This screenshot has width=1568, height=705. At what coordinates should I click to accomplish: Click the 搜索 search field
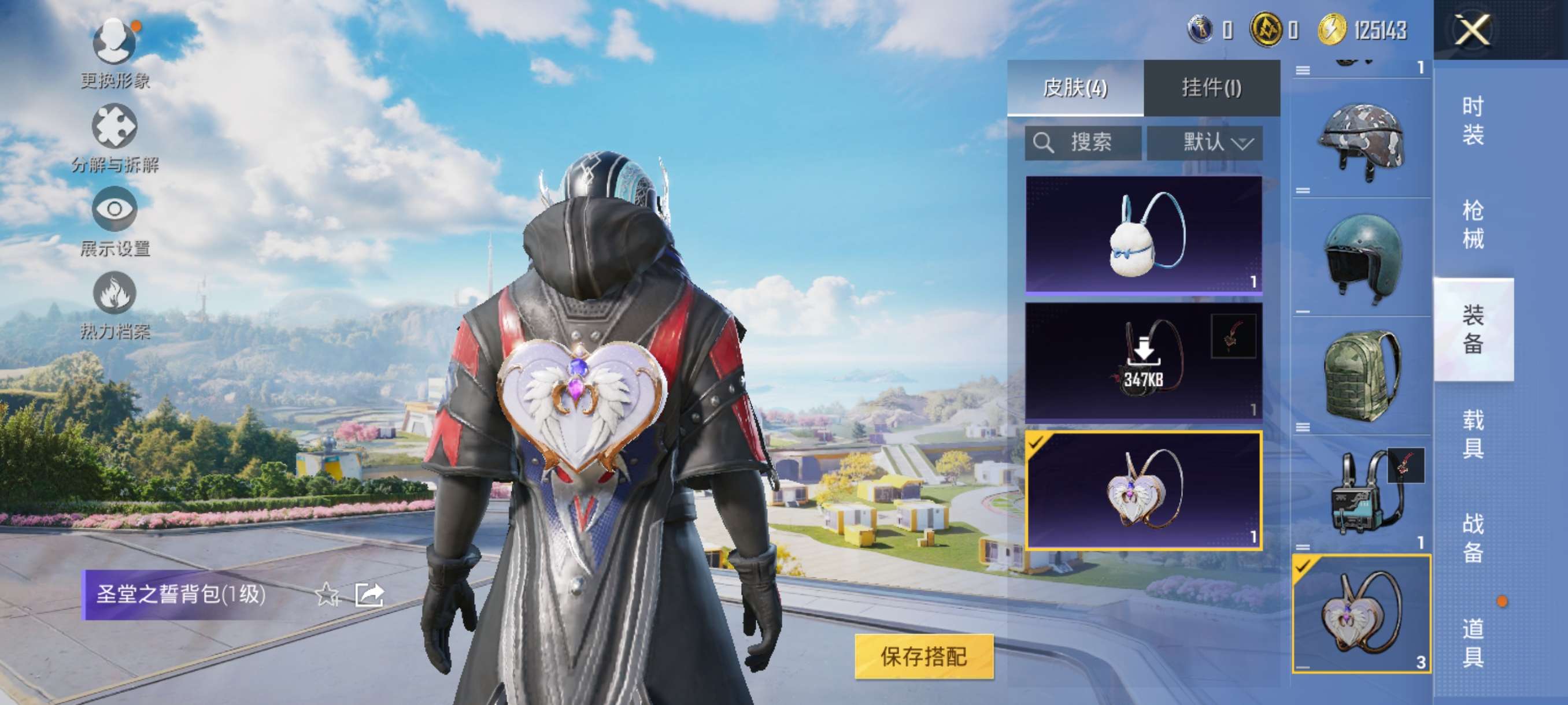point(1083,143)
